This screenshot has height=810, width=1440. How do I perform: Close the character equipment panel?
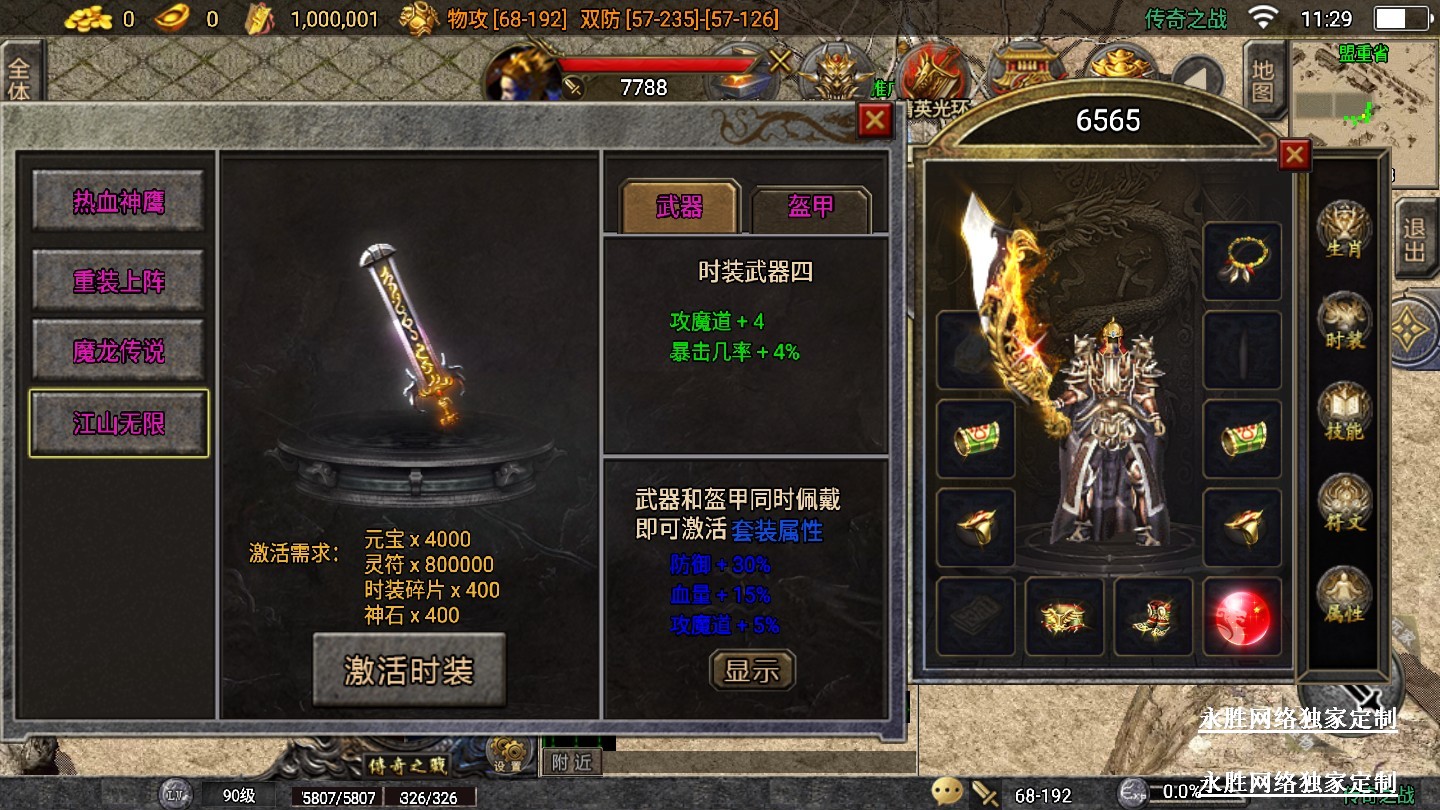coord(1295,154)
